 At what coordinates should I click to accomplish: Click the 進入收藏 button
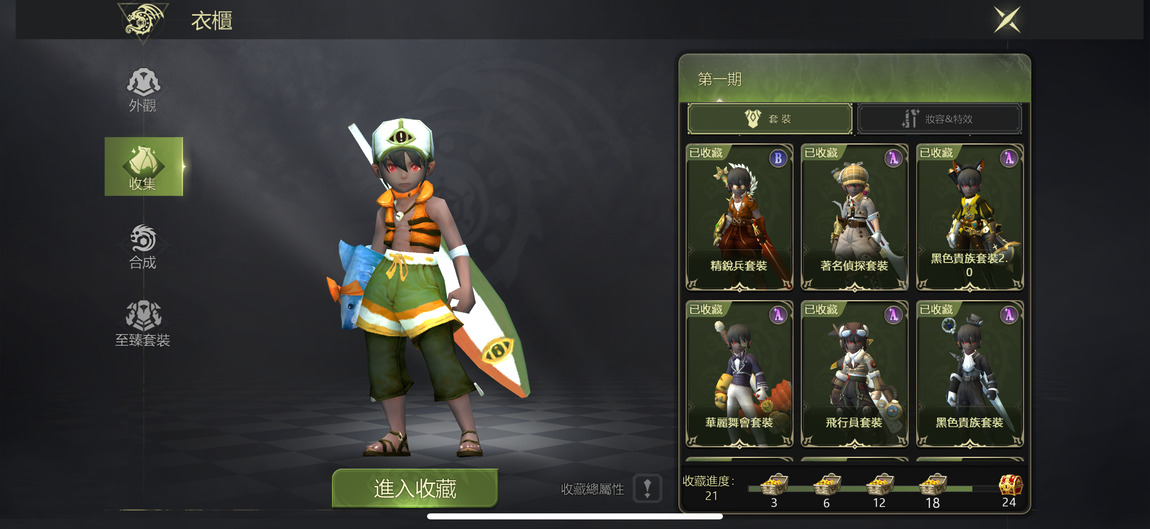pos(415,488)
